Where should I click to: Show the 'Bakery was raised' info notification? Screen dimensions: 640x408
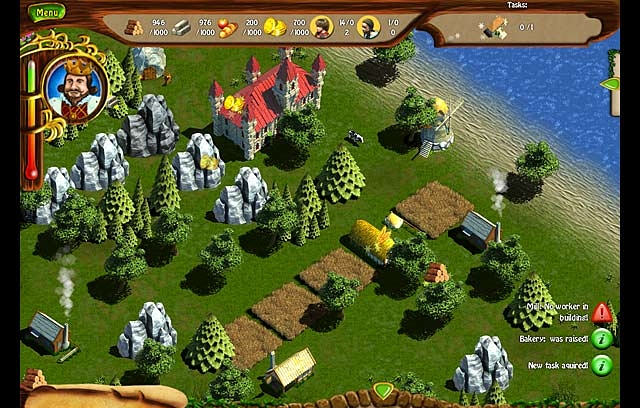(x=601, y=339)
